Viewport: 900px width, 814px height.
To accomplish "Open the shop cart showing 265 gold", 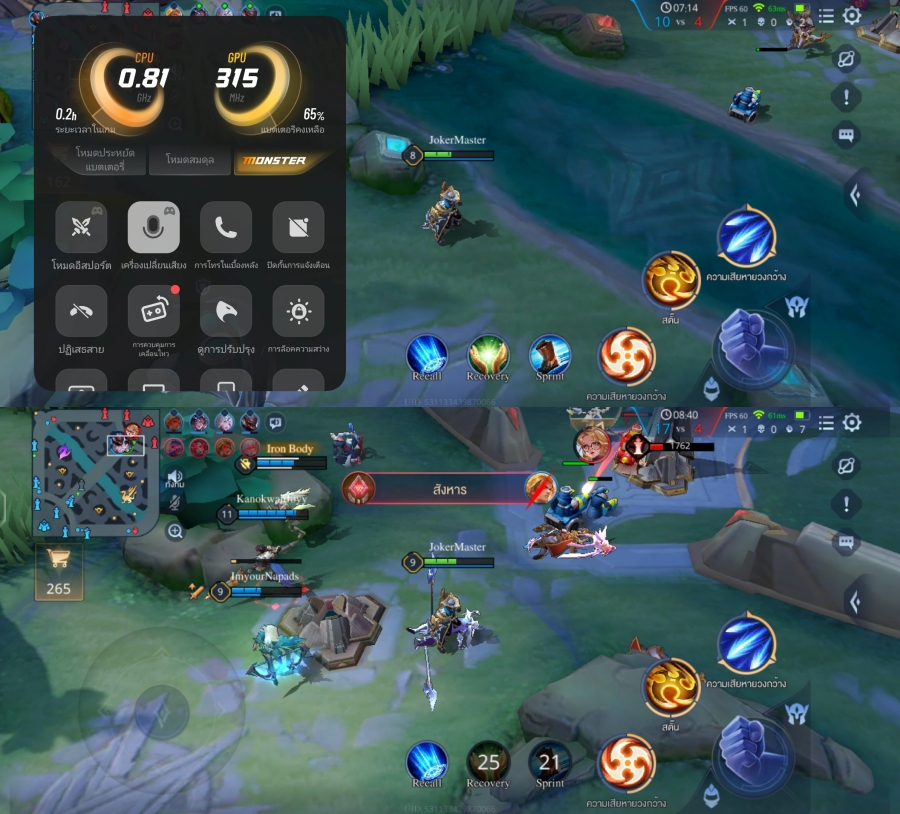I will (x=59, y=572).
